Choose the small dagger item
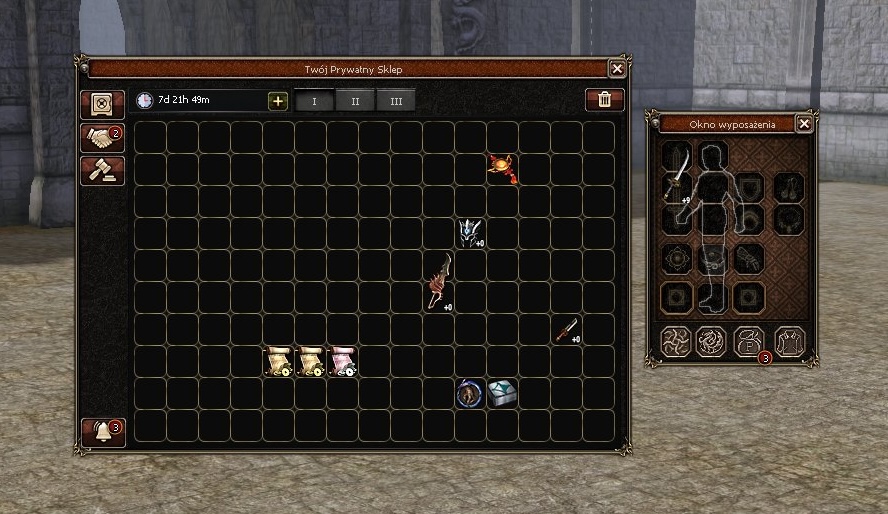Viewport: 888px width, 514px height. coord(567,329)
